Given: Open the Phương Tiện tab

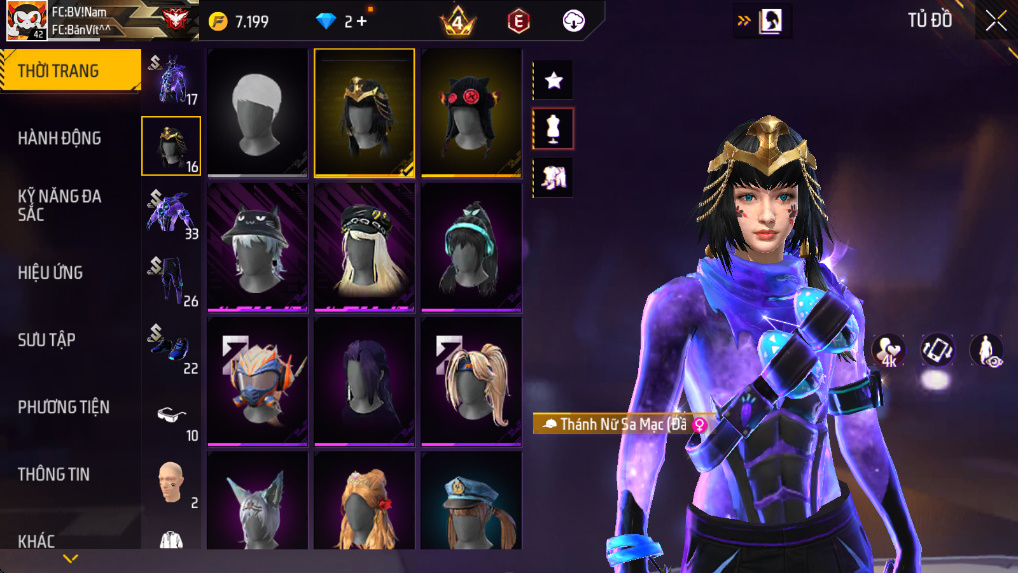Looking at the screenshot, I should (64, 406).
